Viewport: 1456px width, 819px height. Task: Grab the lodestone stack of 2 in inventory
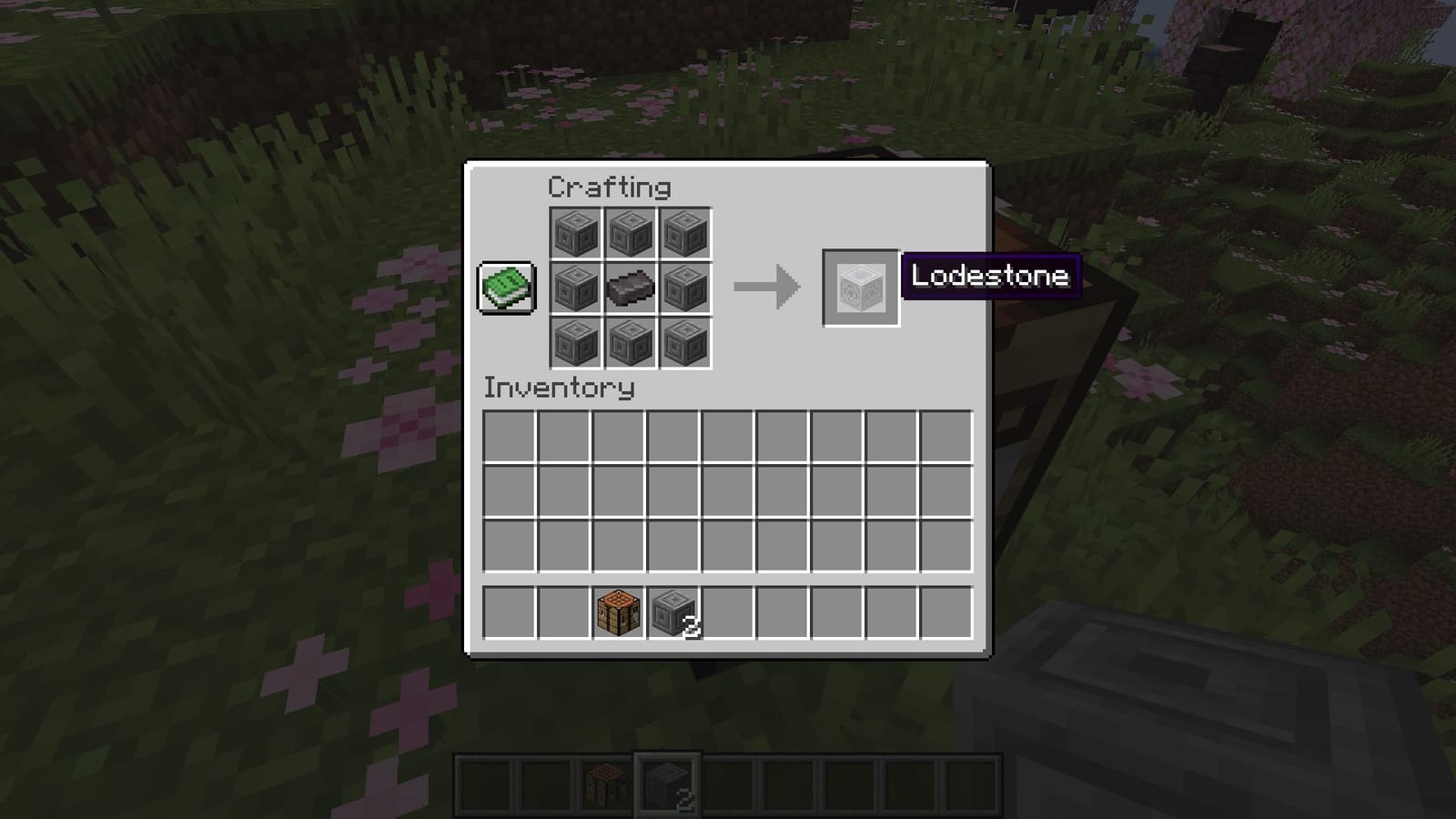[672, 612]
